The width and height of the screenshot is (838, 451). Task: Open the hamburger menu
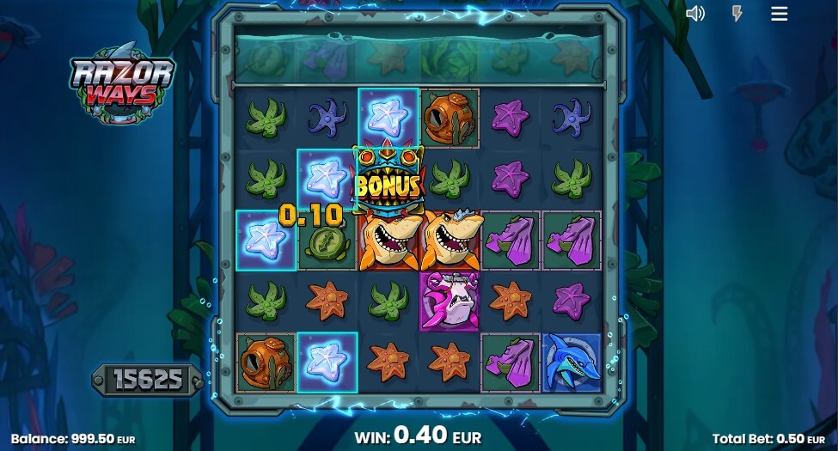(x=780, y=13)
